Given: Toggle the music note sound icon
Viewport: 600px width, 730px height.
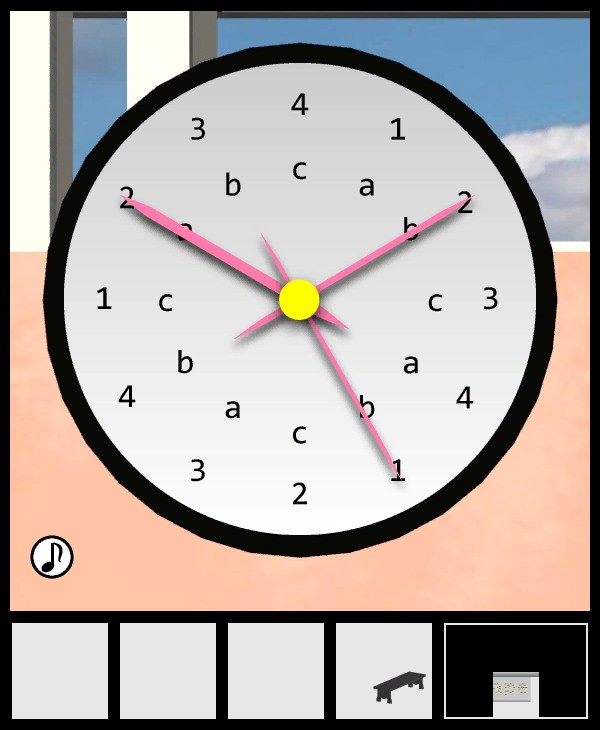Looking at the screenshot, I should (x=52, y=557).
